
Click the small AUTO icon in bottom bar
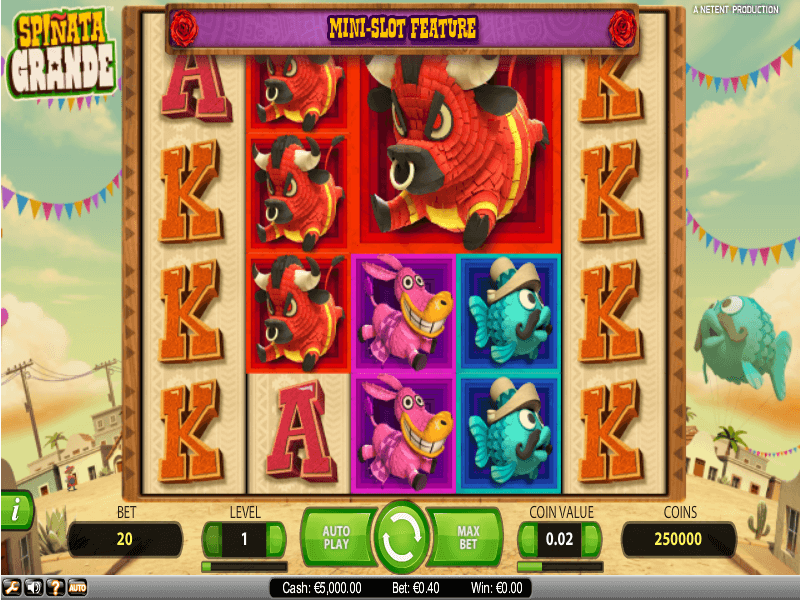(77, 588)
